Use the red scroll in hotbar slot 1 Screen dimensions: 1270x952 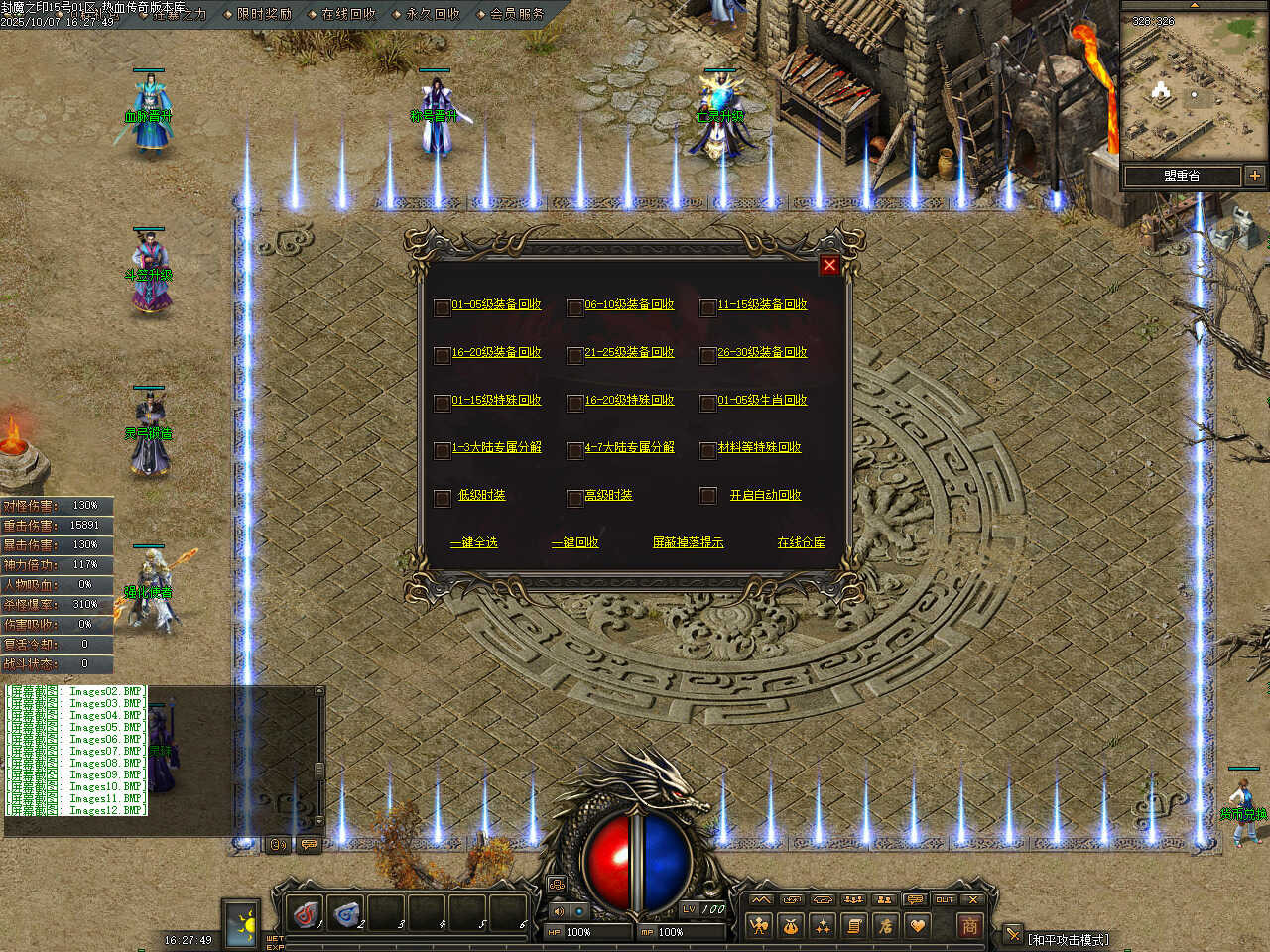(x=306, y=913)
